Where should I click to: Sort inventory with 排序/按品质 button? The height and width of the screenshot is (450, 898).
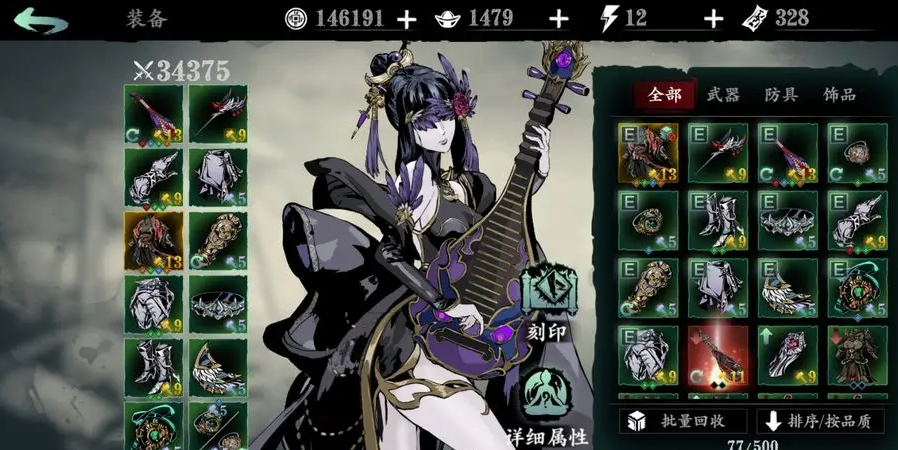point(820,421)
